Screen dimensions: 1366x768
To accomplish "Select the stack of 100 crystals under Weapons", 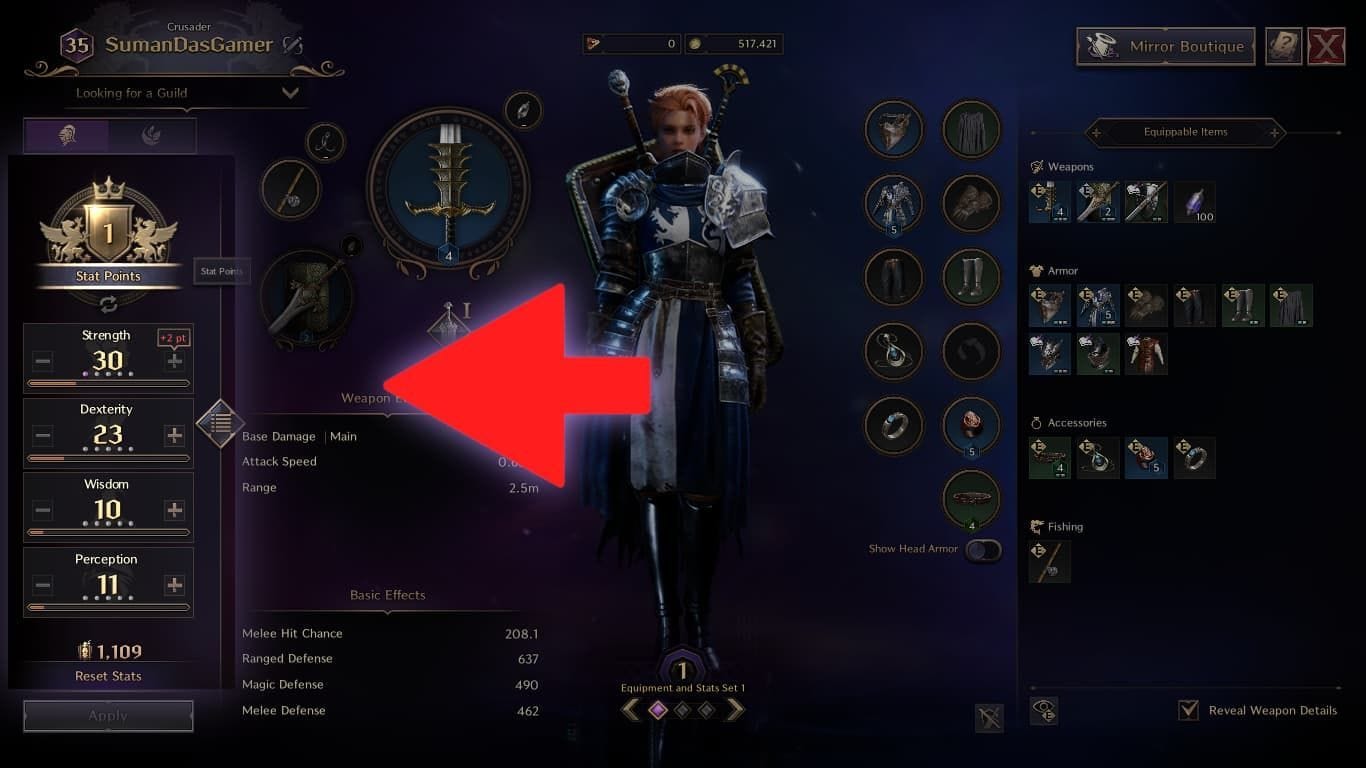I will tap(1194, 202).
